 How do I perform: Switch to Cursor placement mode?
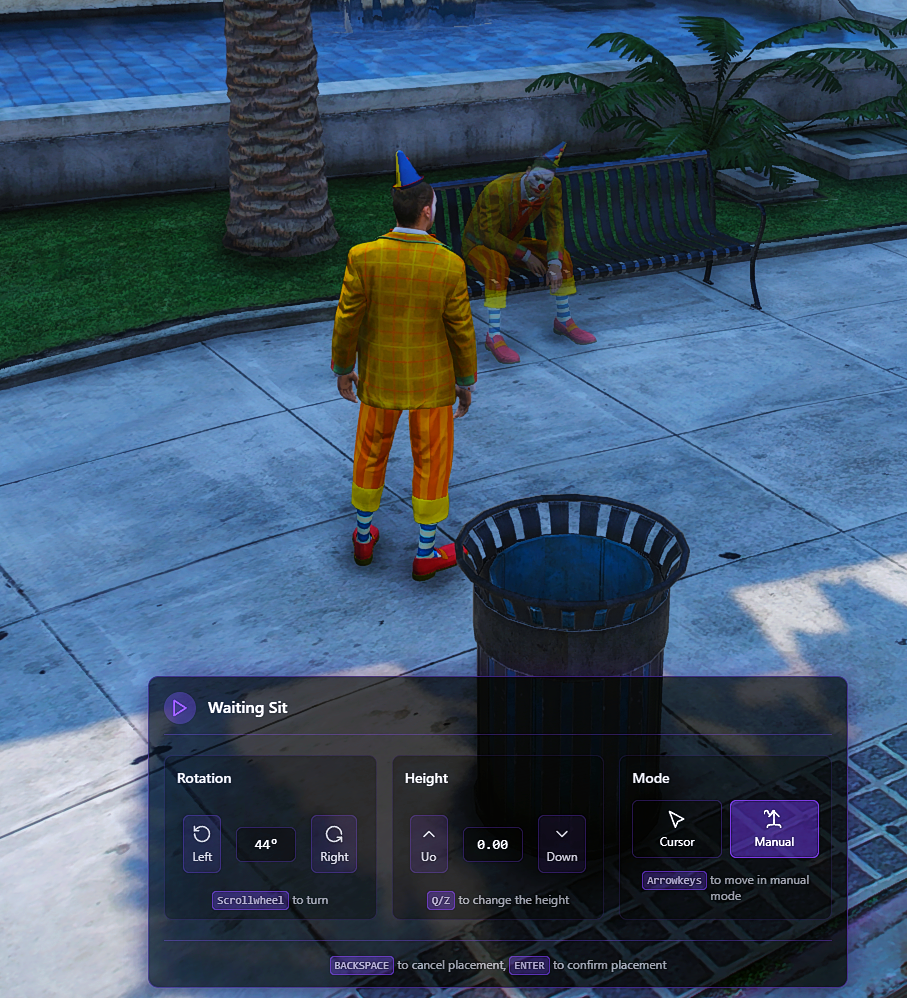[676, 829]
